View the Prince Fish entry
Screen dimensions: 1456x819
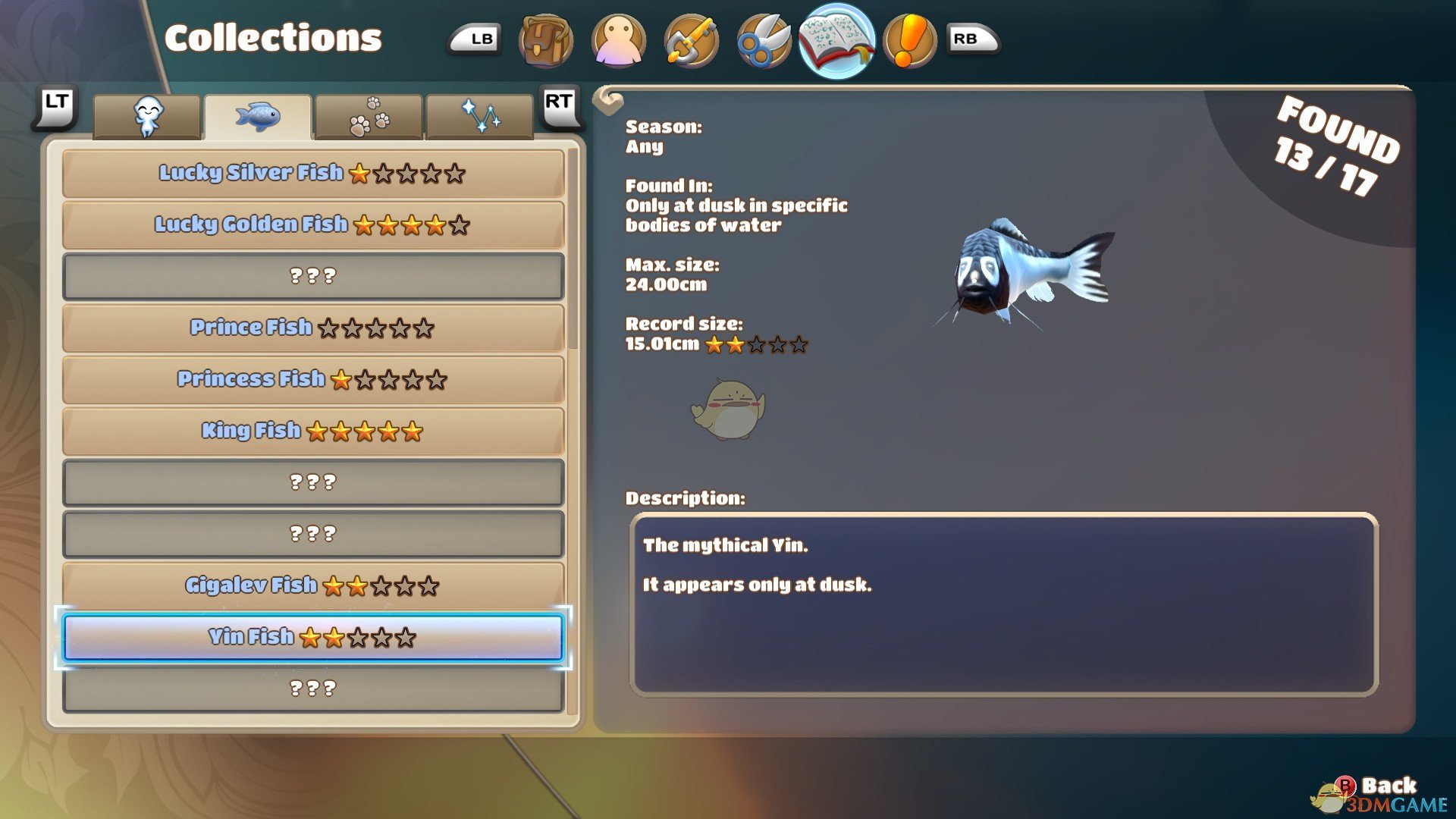pos(312,328)
